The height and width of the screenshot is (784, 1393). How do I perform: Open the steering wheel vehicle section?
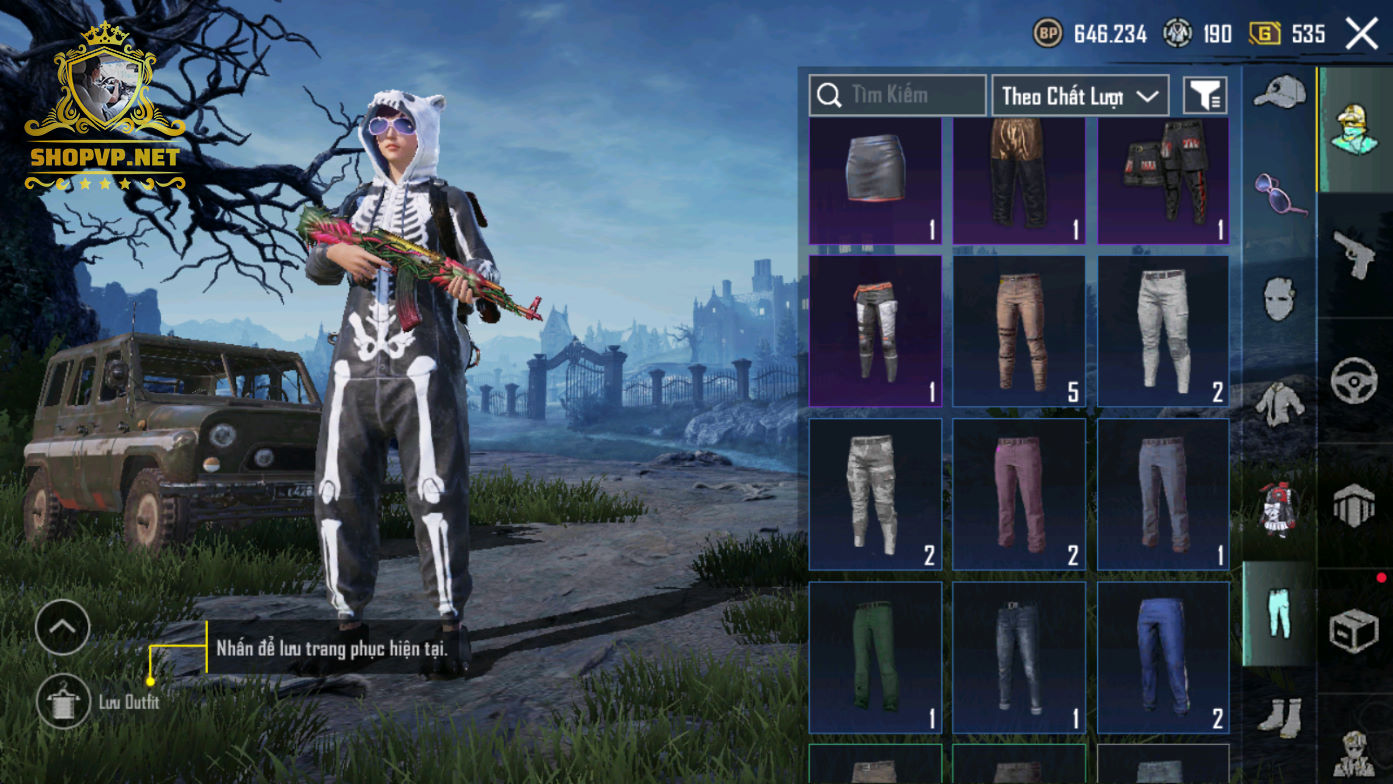1354,380
